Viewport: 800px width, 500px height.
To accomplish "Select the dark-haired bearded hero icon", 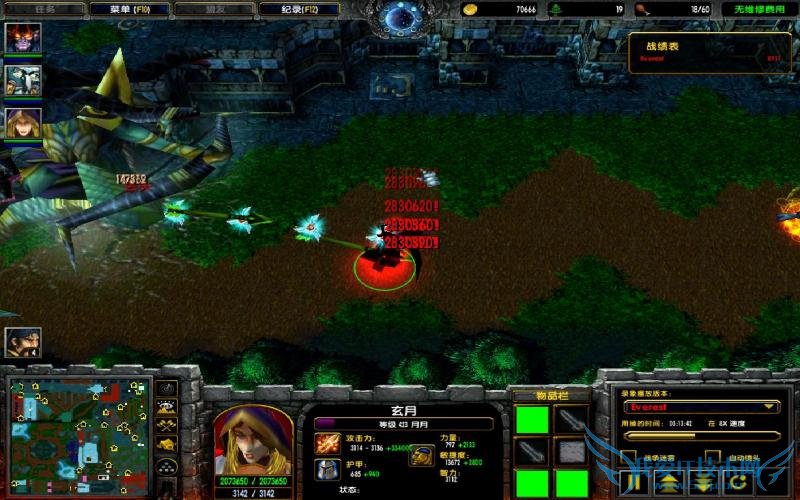I will tap(23, 343).
